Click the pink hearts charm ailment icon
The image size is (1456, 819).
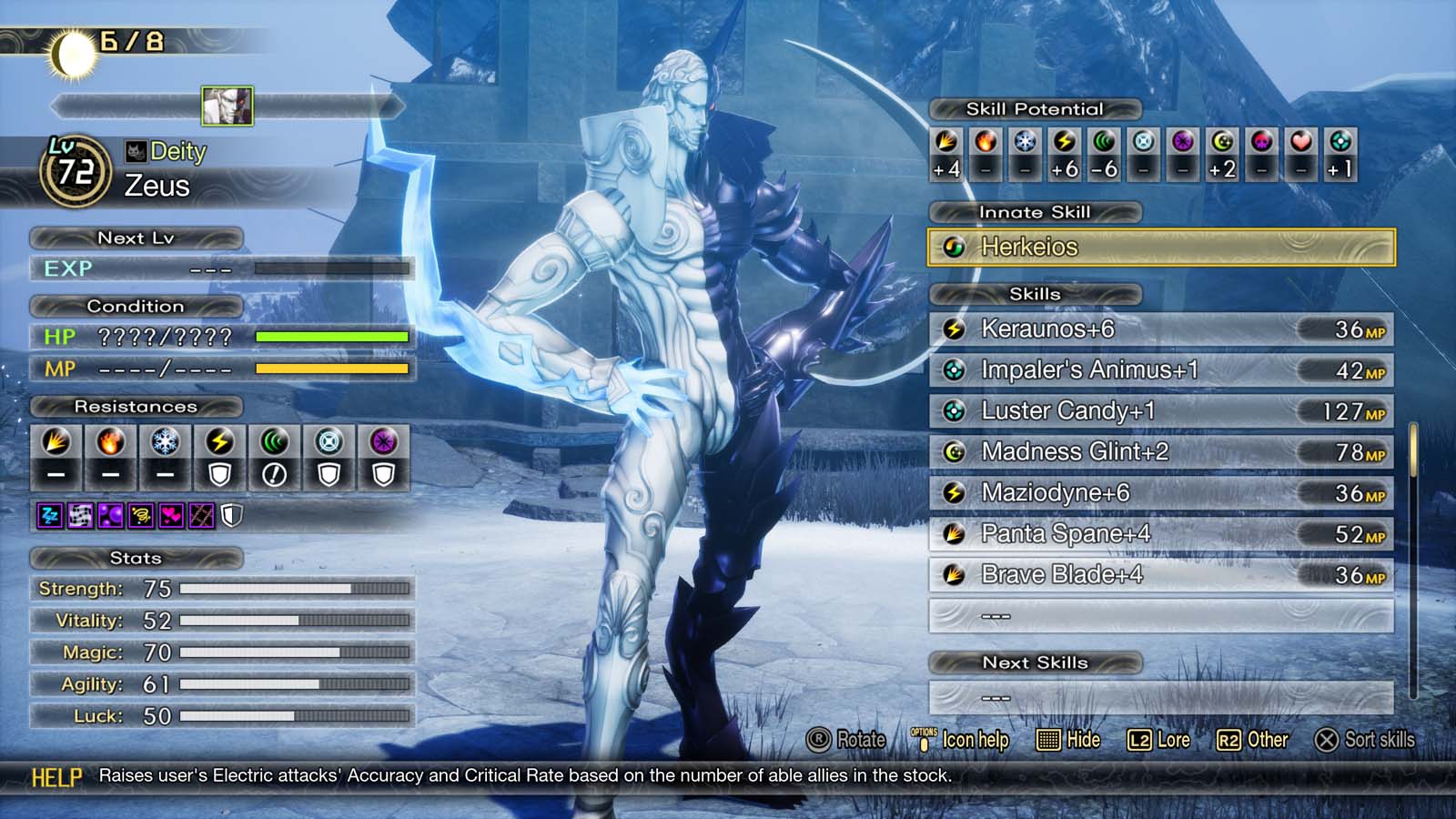pyautogui.click(x=173, y=514)
